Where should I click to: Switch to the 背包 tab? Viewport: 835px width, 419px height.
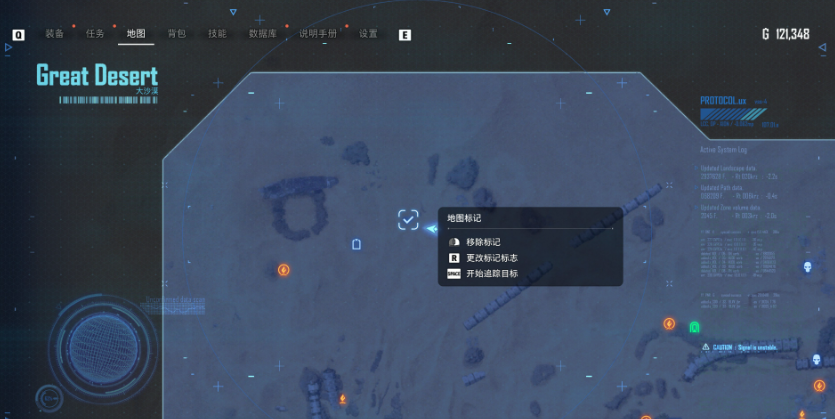177,34
